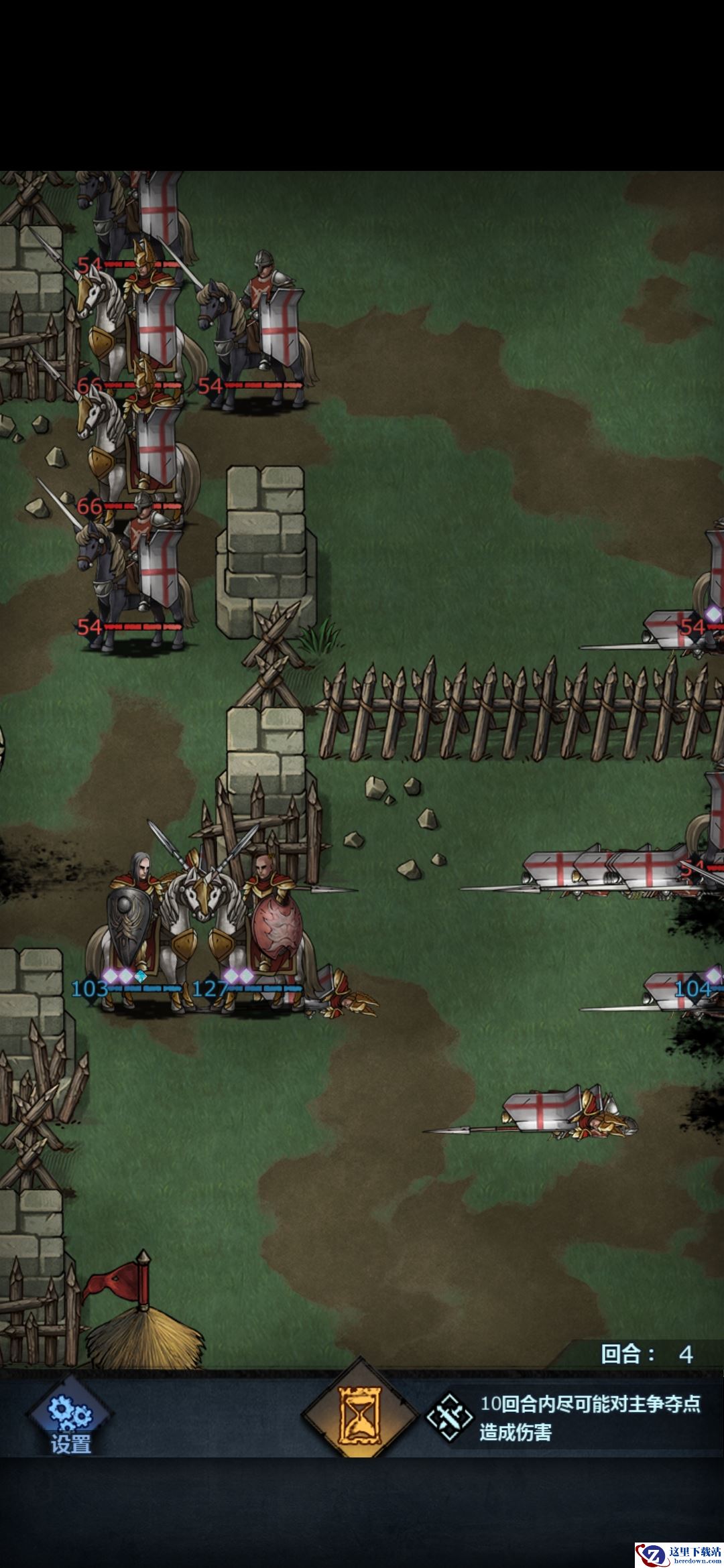724x1568 pixels.
Task: Show the crossed-swords battle objective details
Action: [x=450, y=1418]
